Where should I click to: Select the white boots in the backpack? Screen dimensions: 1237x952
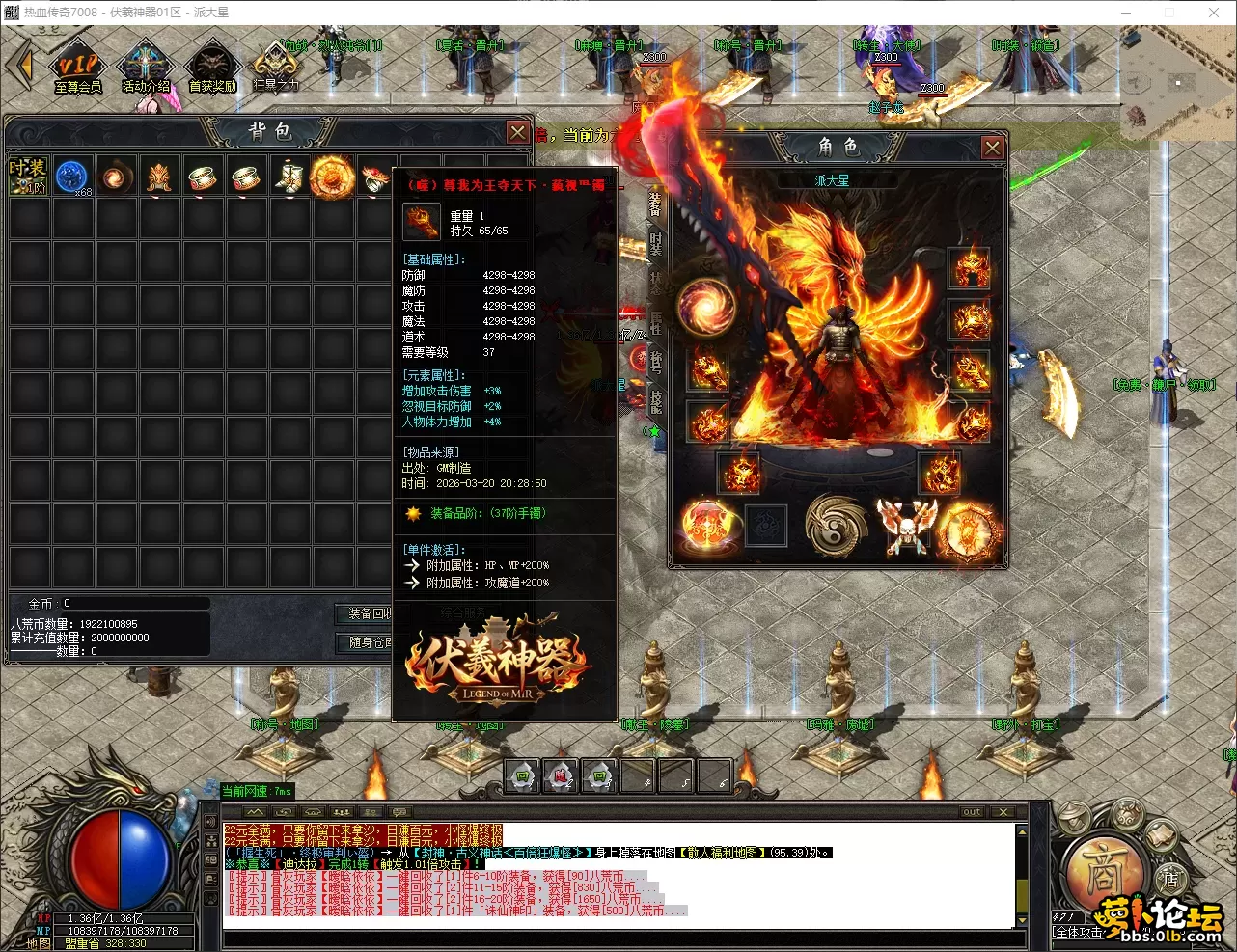(x=289, y=177)
